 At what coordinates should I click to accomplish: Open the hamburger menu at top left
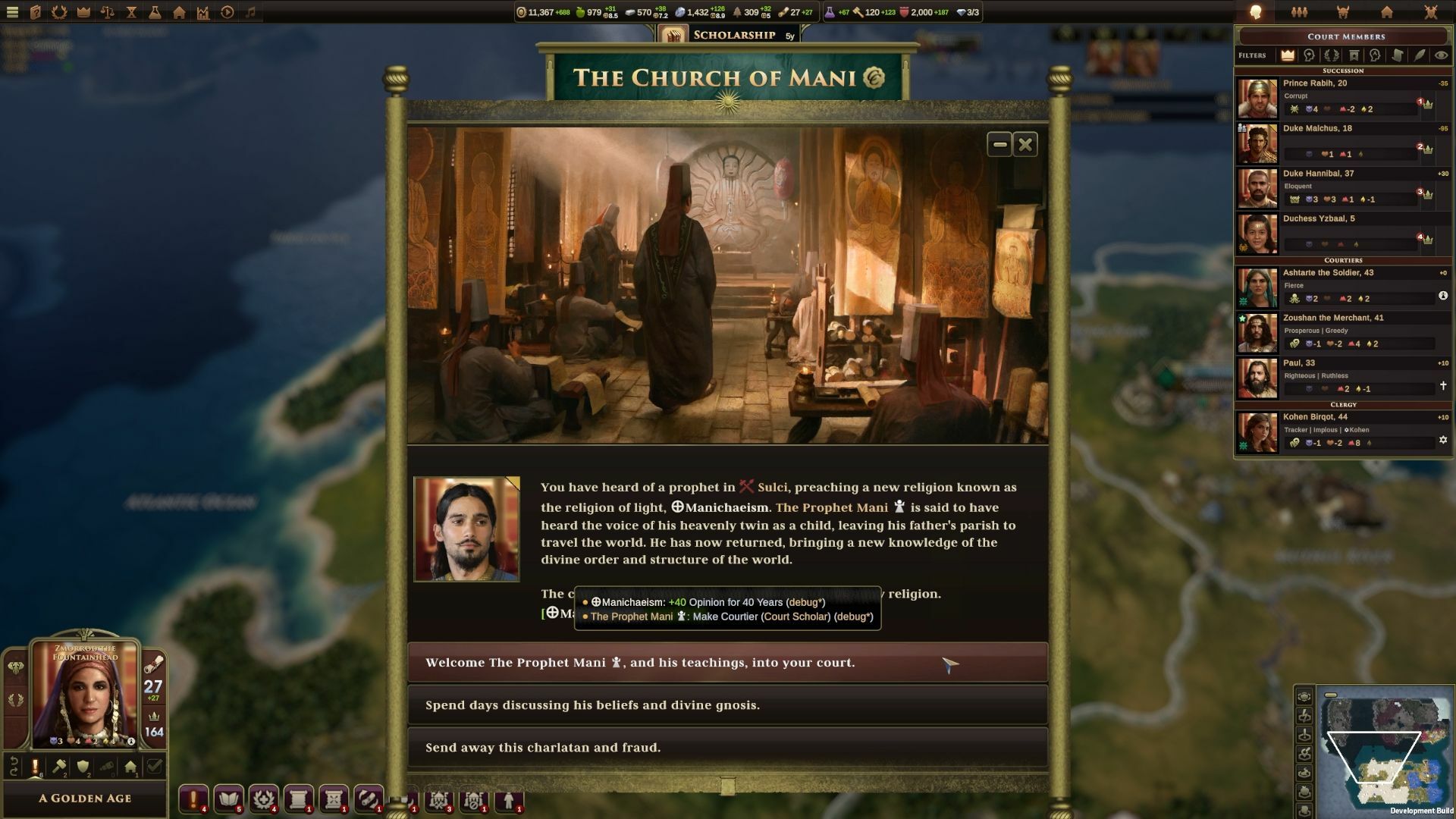pyautogui.click(x=11, y=12)
